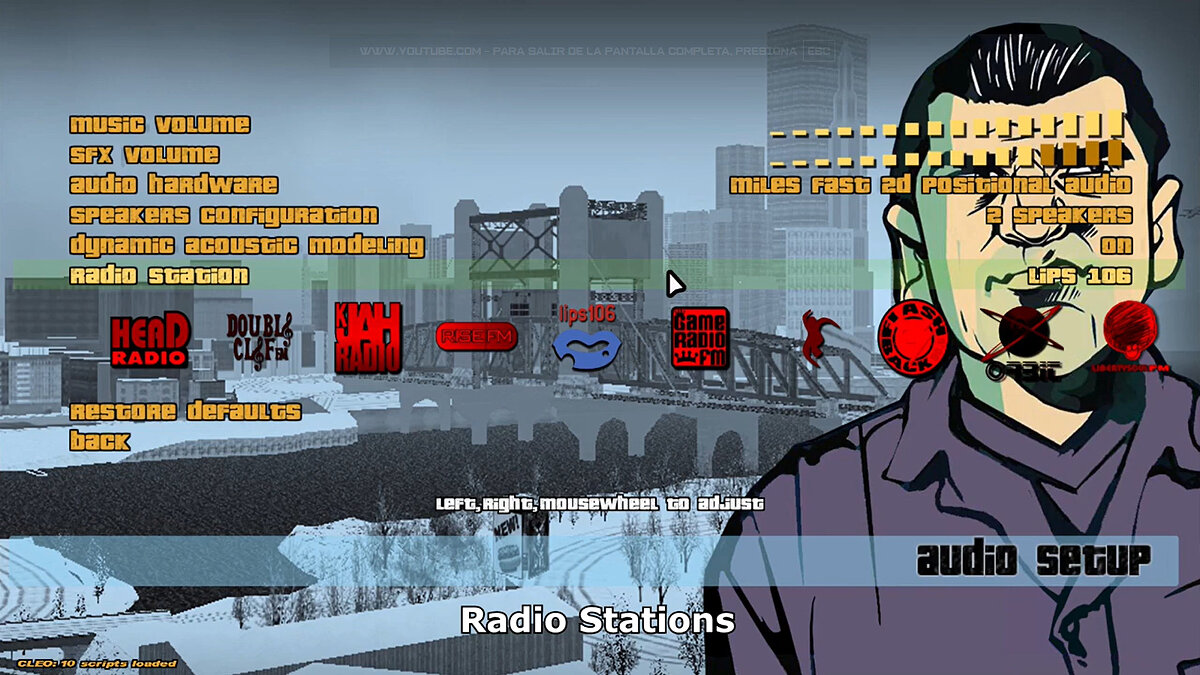The height and width of the screenshot is (675, 1200).
Task: Choose the Audio Hardware setting
Action: [x=173, y=185]
